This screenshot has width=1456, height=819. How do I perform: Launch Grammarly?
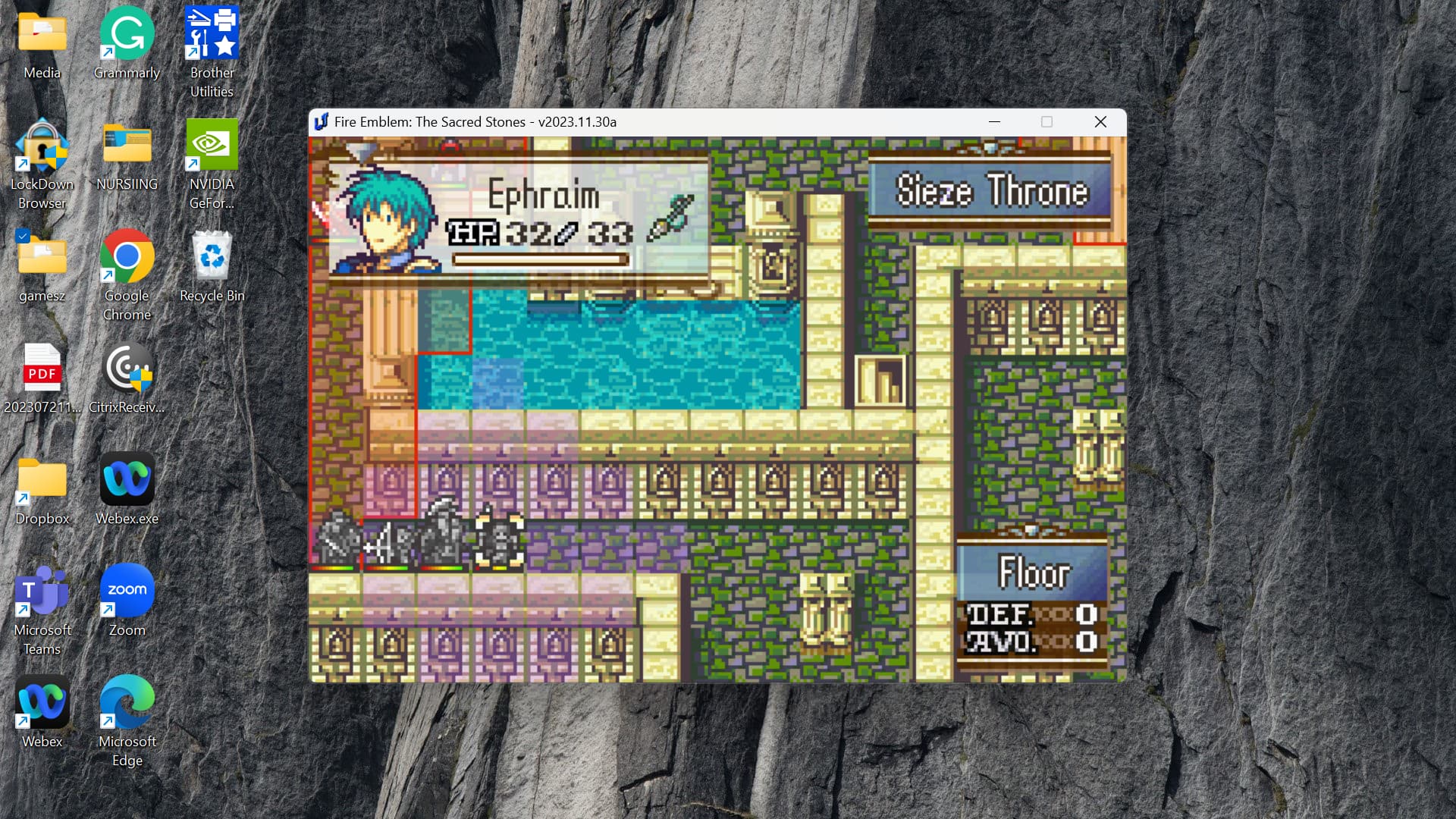click(126, 34)
